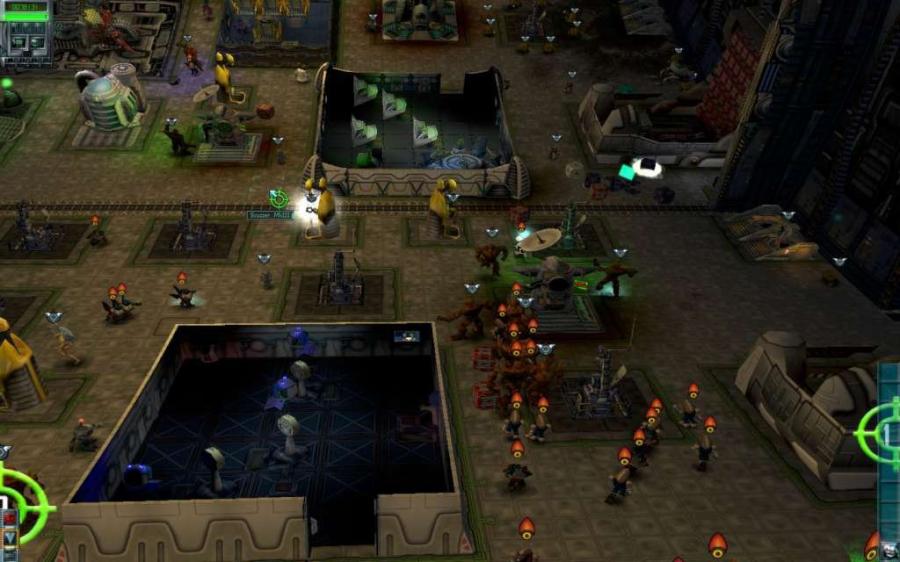900x562 pixels.
Task: Click the right green screen button in top-left panel
Action: 35,42
